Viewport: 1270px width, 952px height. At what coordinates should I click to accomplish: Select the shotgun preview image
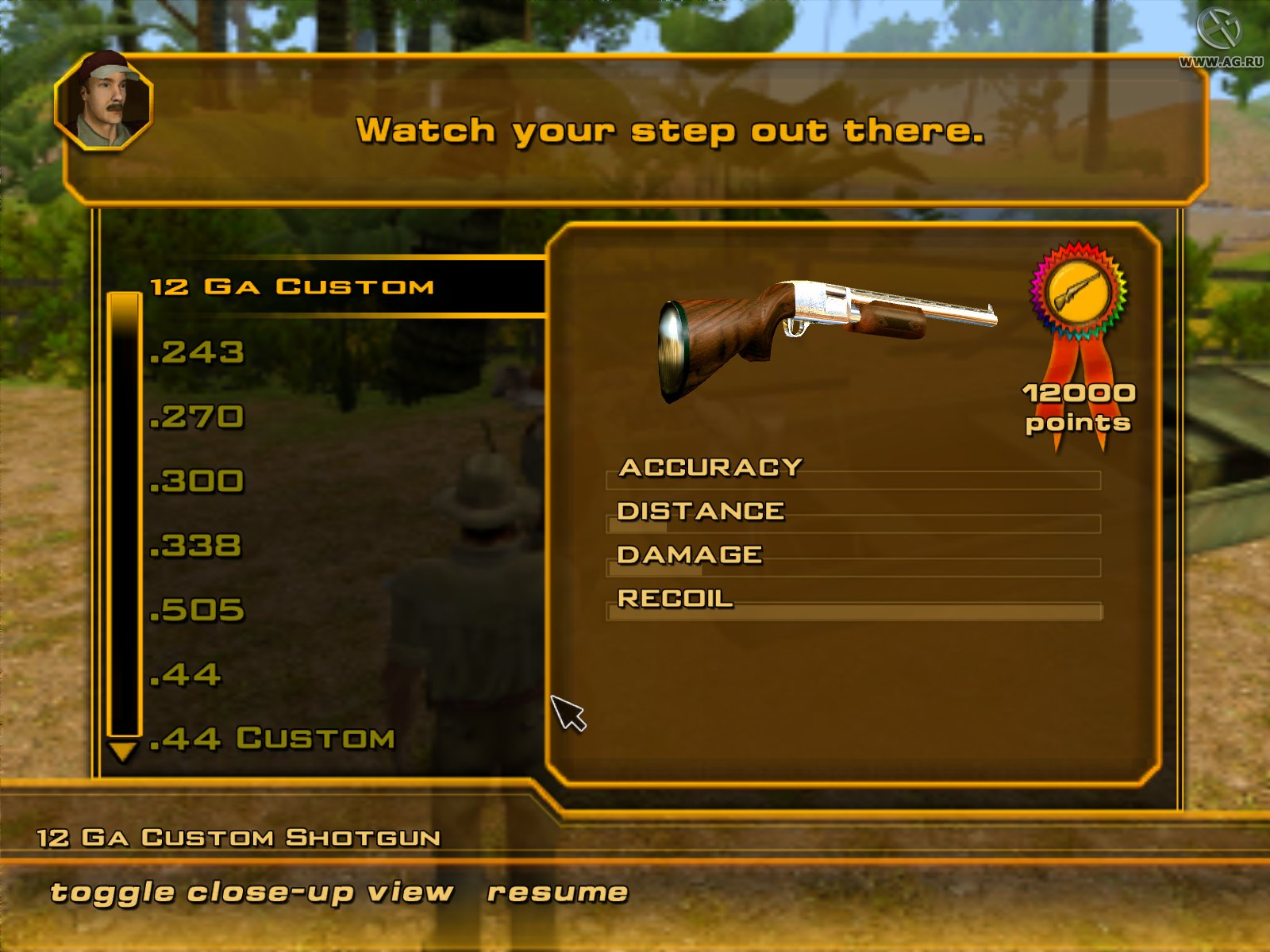click(x=825, y=333)
